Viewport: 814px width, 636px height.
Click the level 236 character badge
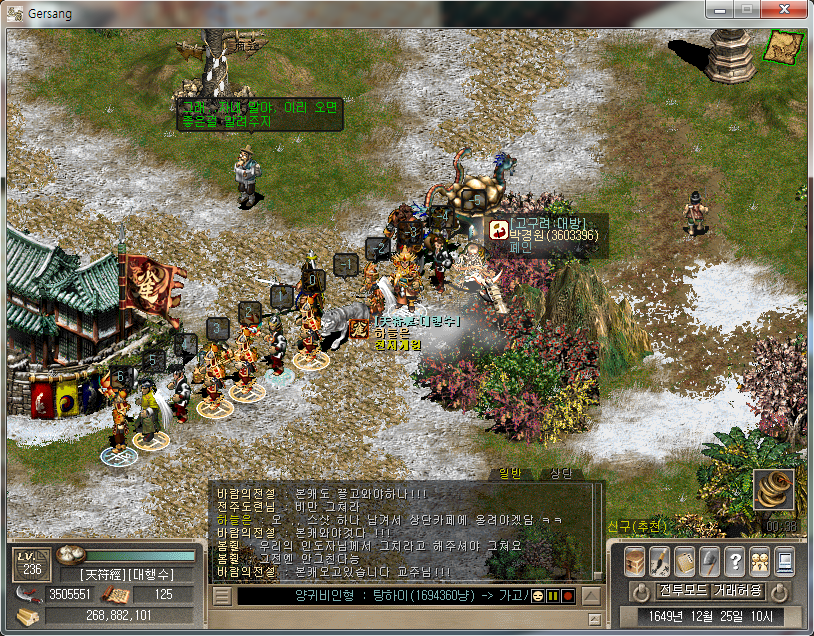[x=30, y=565]
